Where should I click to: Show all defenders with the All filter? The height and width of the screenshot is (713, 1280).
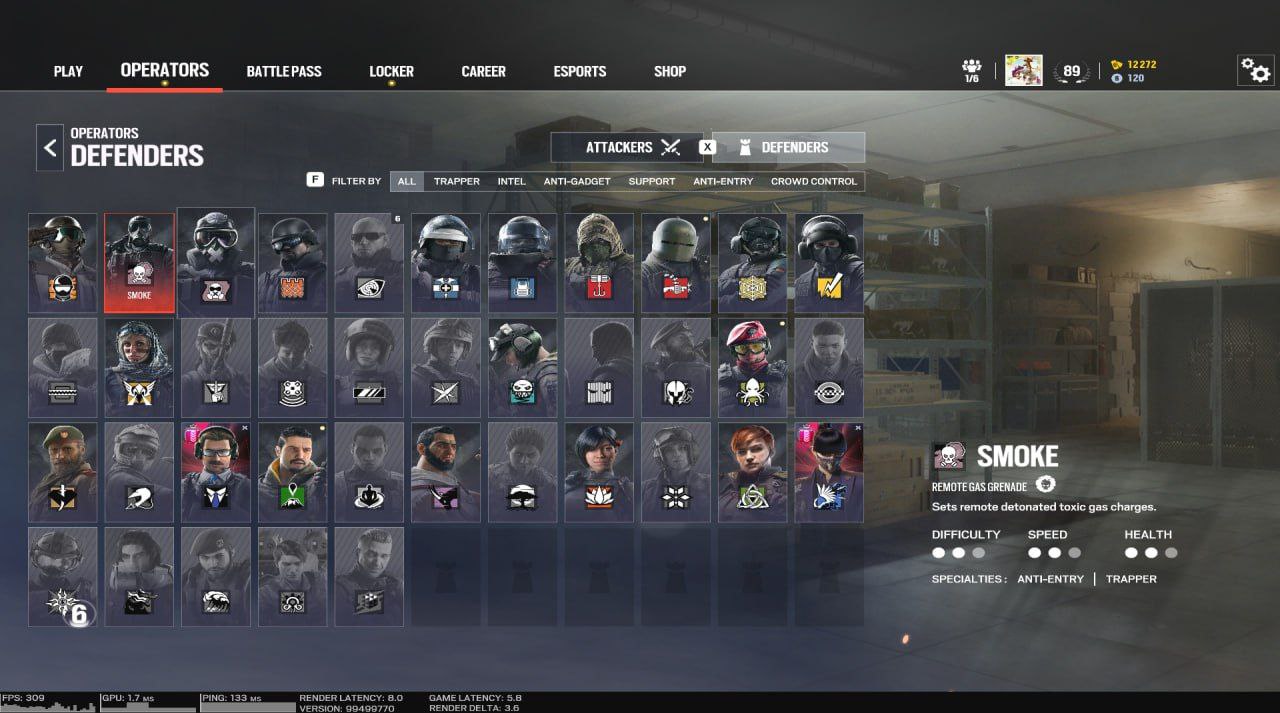click(x=407, y=181)
